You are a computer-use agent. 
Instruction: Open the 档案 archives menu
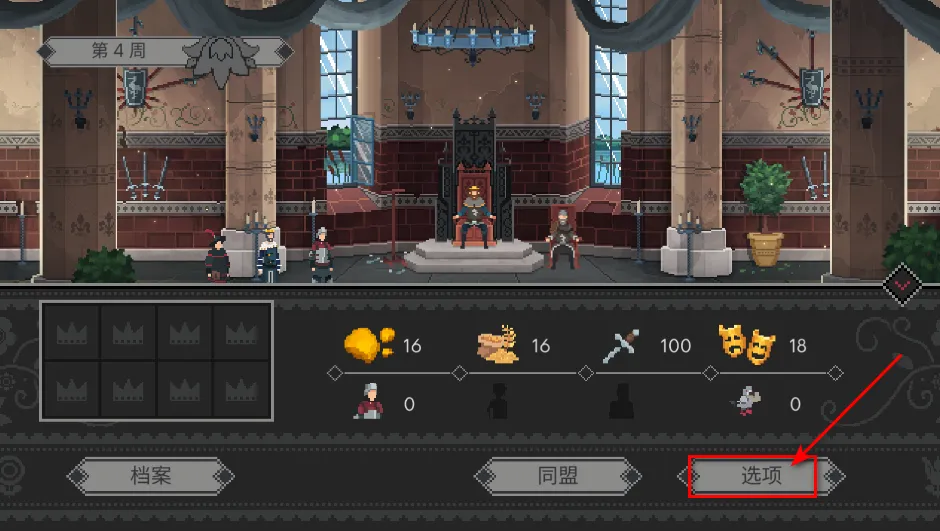pyautogui.click(x=150, y=476)
